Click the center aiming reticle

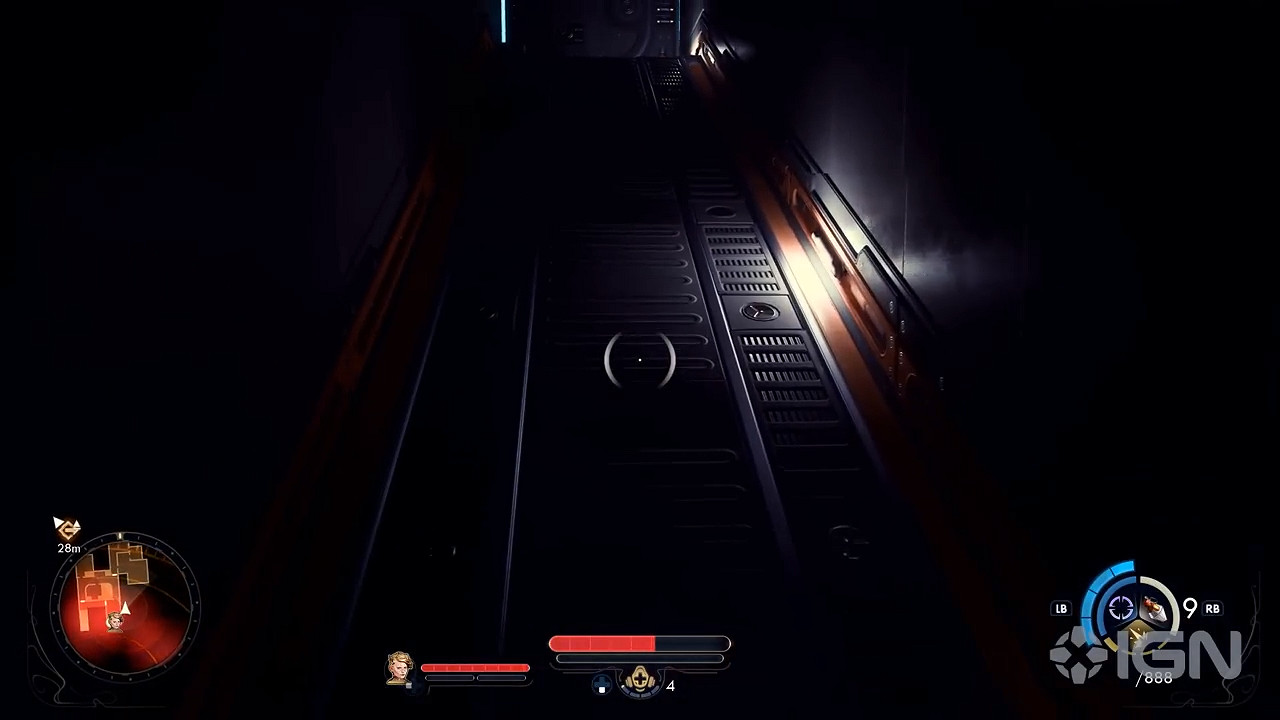pos(640,360)
